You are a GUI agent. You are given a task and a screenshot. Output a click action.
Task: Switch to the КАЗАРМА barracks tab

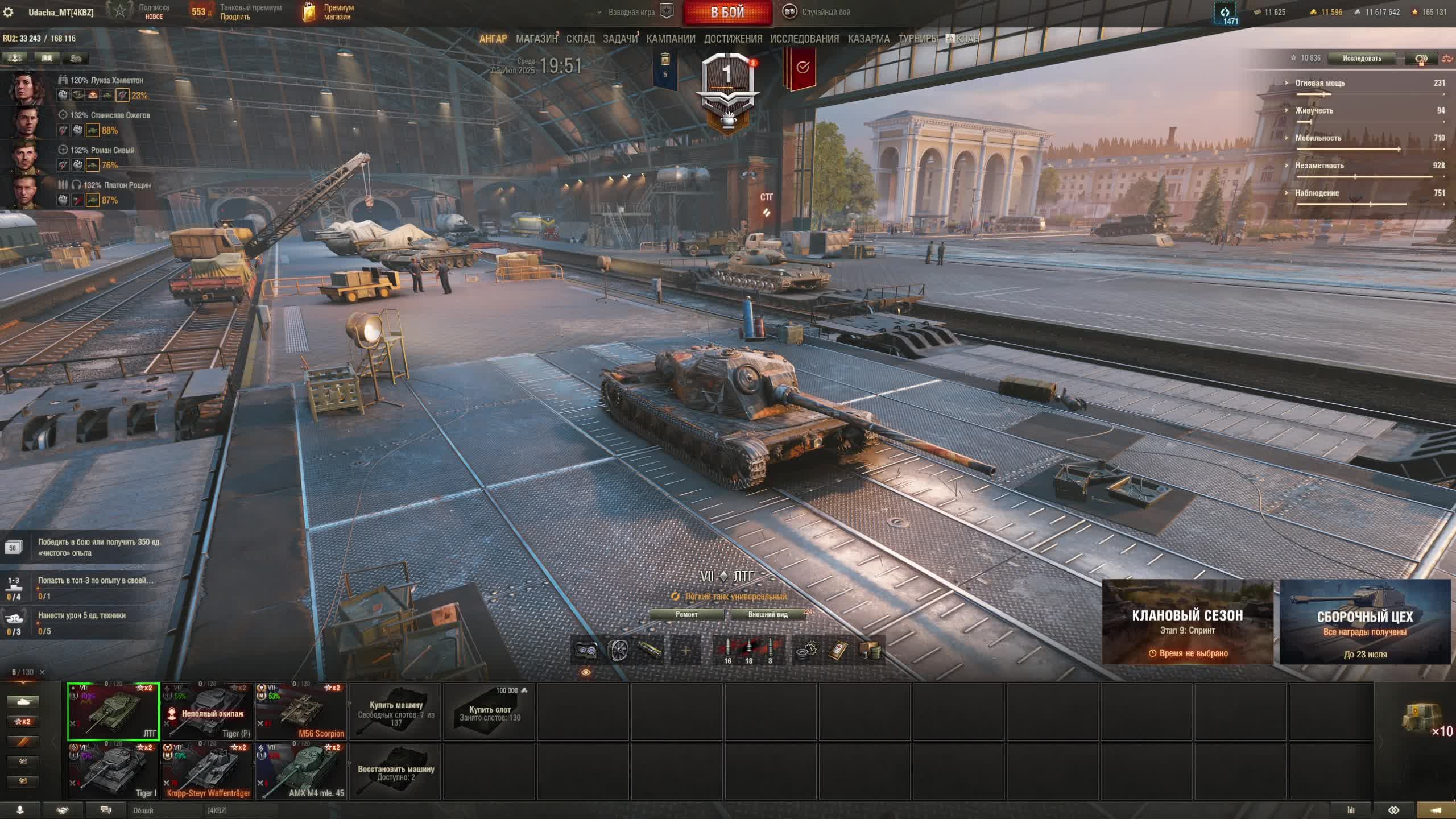[x=868, y=39]
